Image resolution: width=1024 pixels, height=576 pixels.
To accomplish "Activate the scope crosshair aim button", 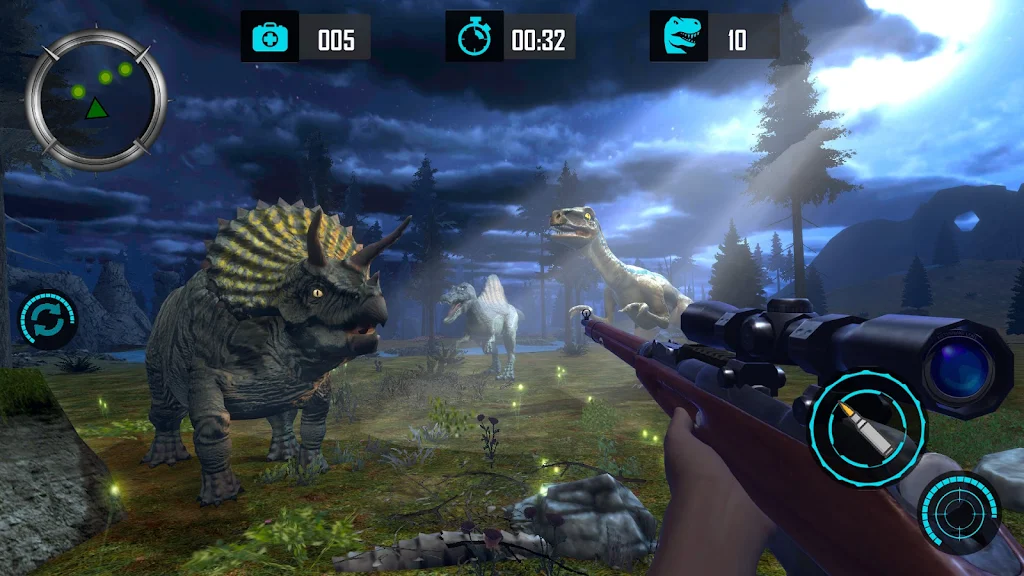I will click(x=959, y=513).
